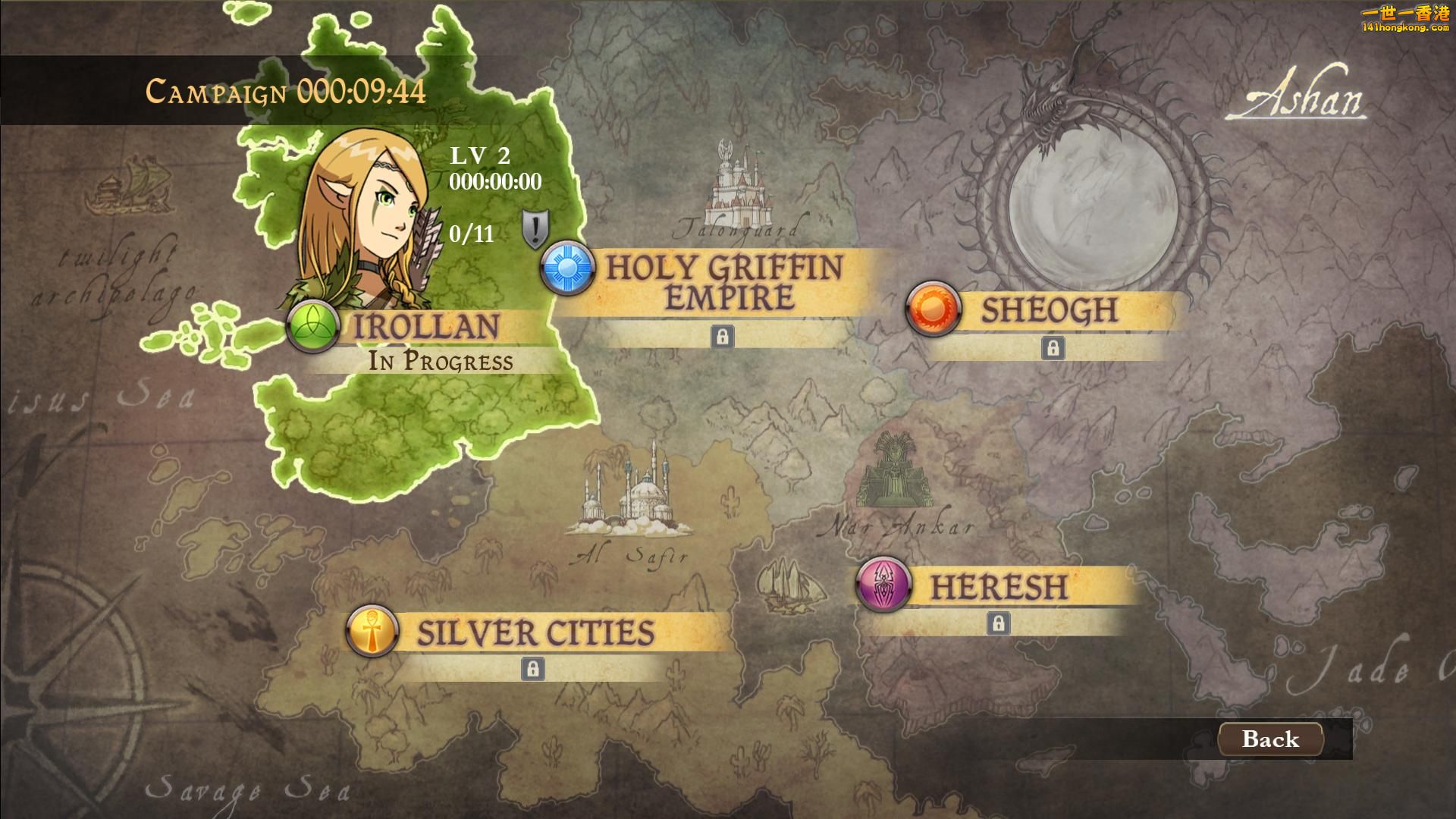Go back with the Back button
This screenshot has height=819, width=1456.
coord(1270,739)
